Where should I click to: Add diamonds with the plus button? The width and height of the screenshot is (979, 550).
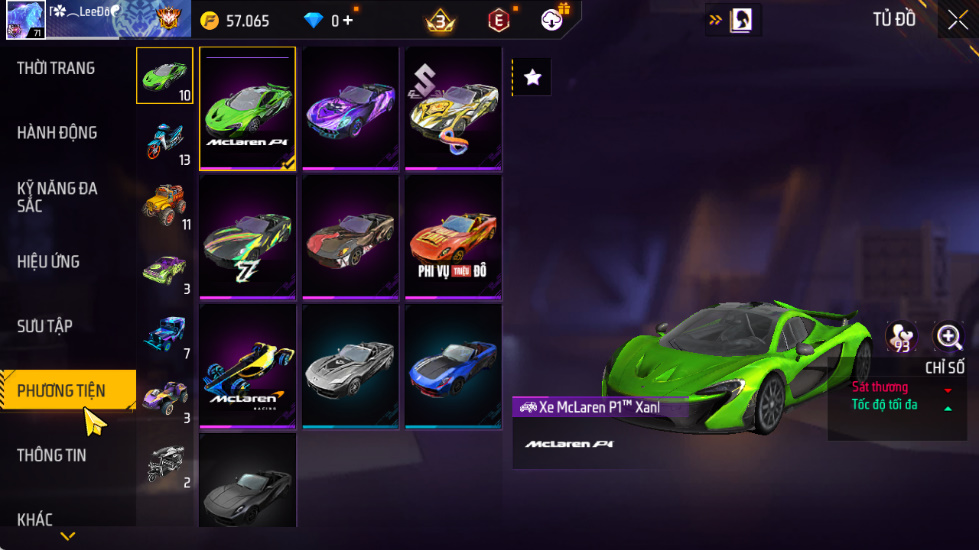coord(348,20)
